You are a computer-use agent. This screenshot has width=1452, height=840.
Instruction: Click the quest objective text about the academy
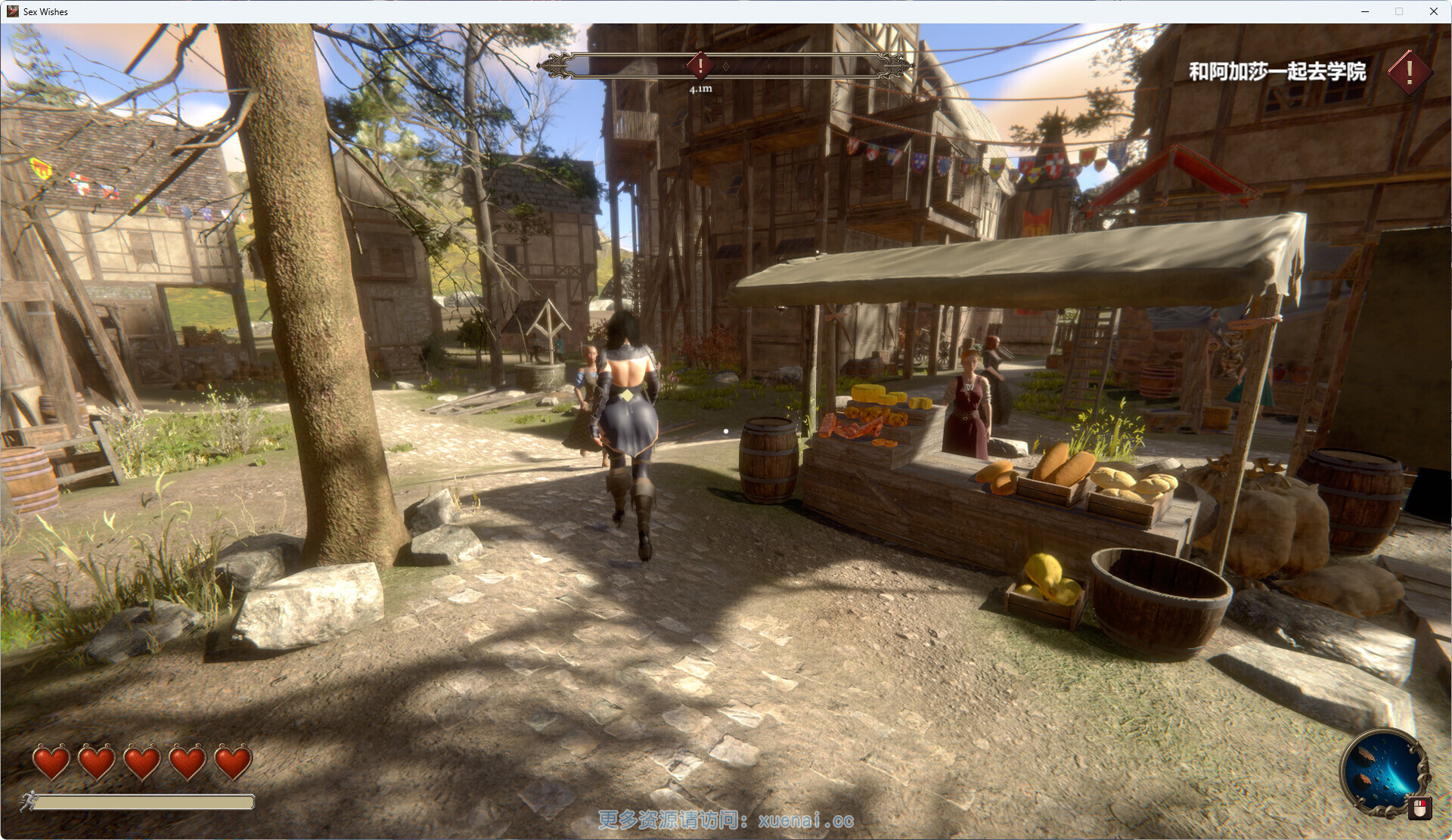(x=1277, y=72)
